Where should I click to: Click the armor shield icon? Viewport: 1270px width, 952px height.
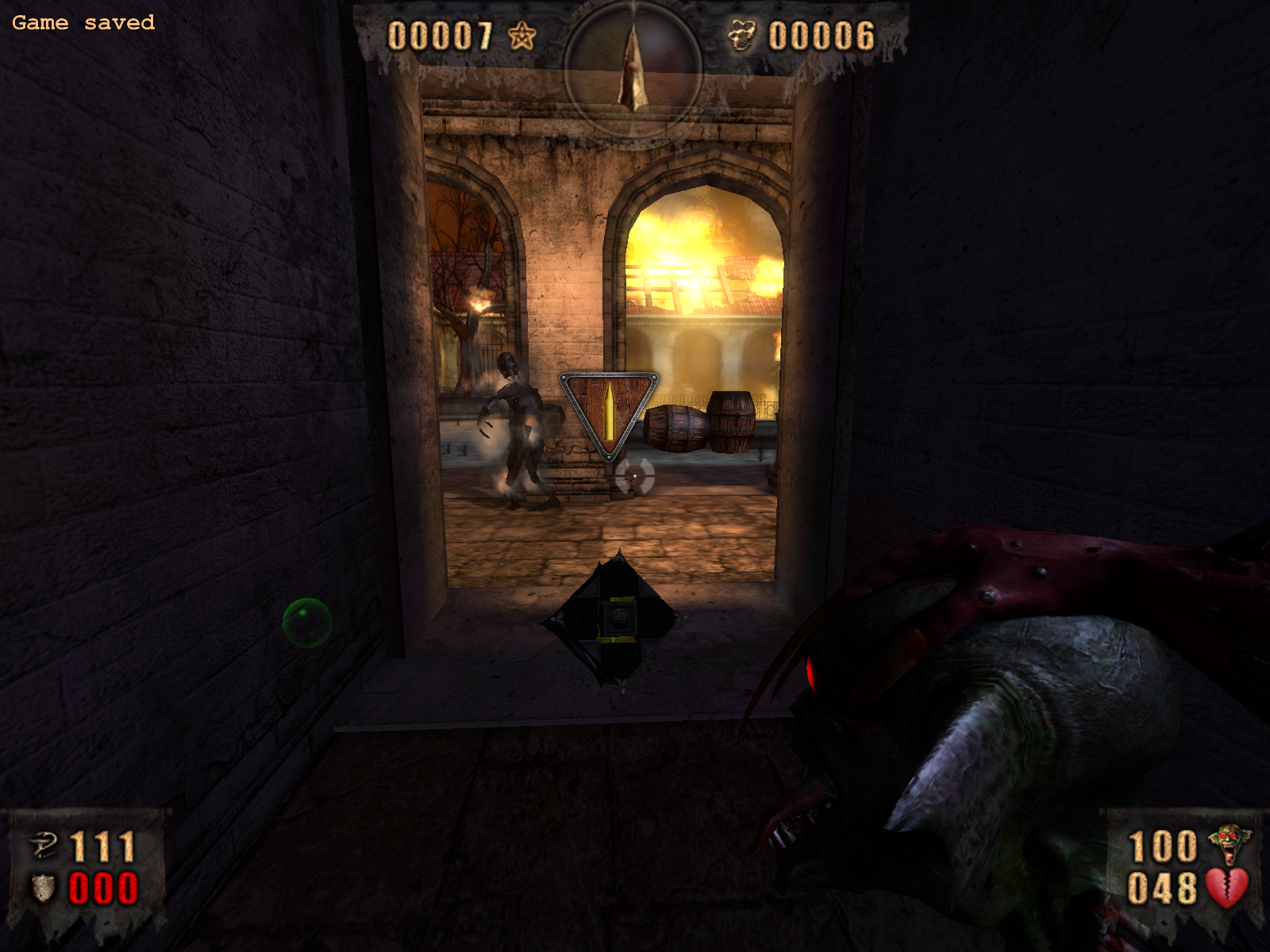43,889
